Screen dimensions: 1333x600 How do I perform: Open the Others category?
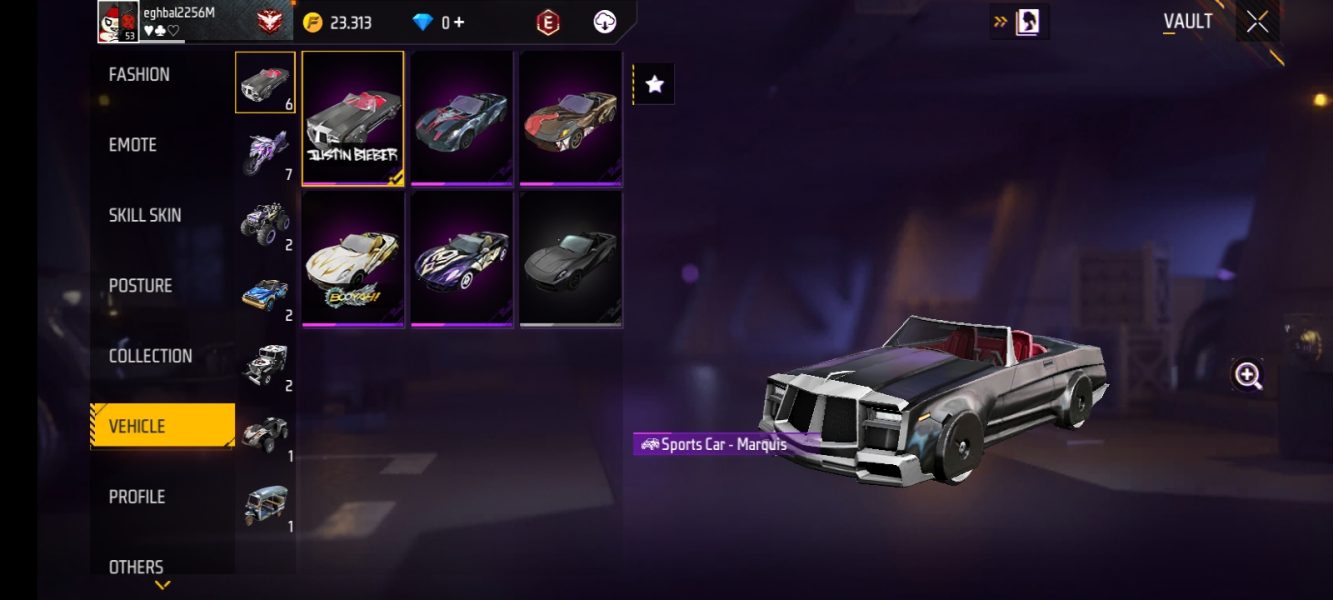(136, 567)
